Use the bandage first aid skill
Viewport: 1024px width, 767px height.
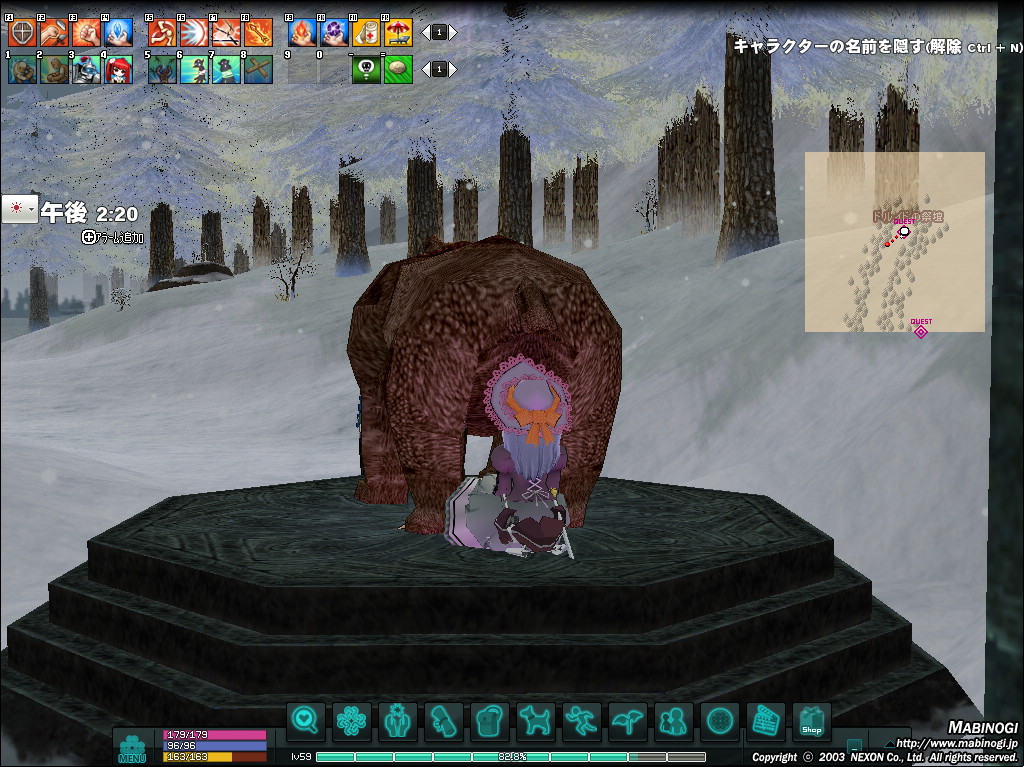366,34
